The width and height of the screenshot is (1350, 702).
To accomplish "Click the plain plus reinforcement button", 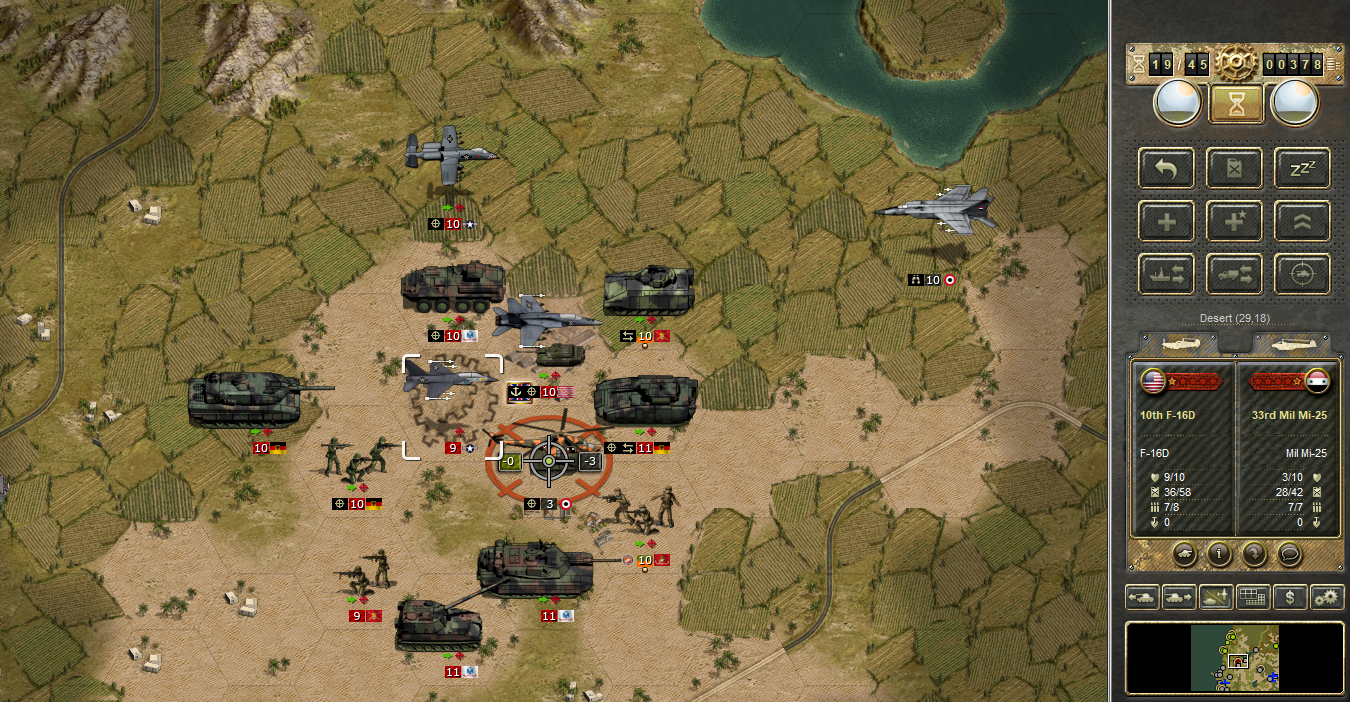I will pyautogui.click(x=1166, y=221).
